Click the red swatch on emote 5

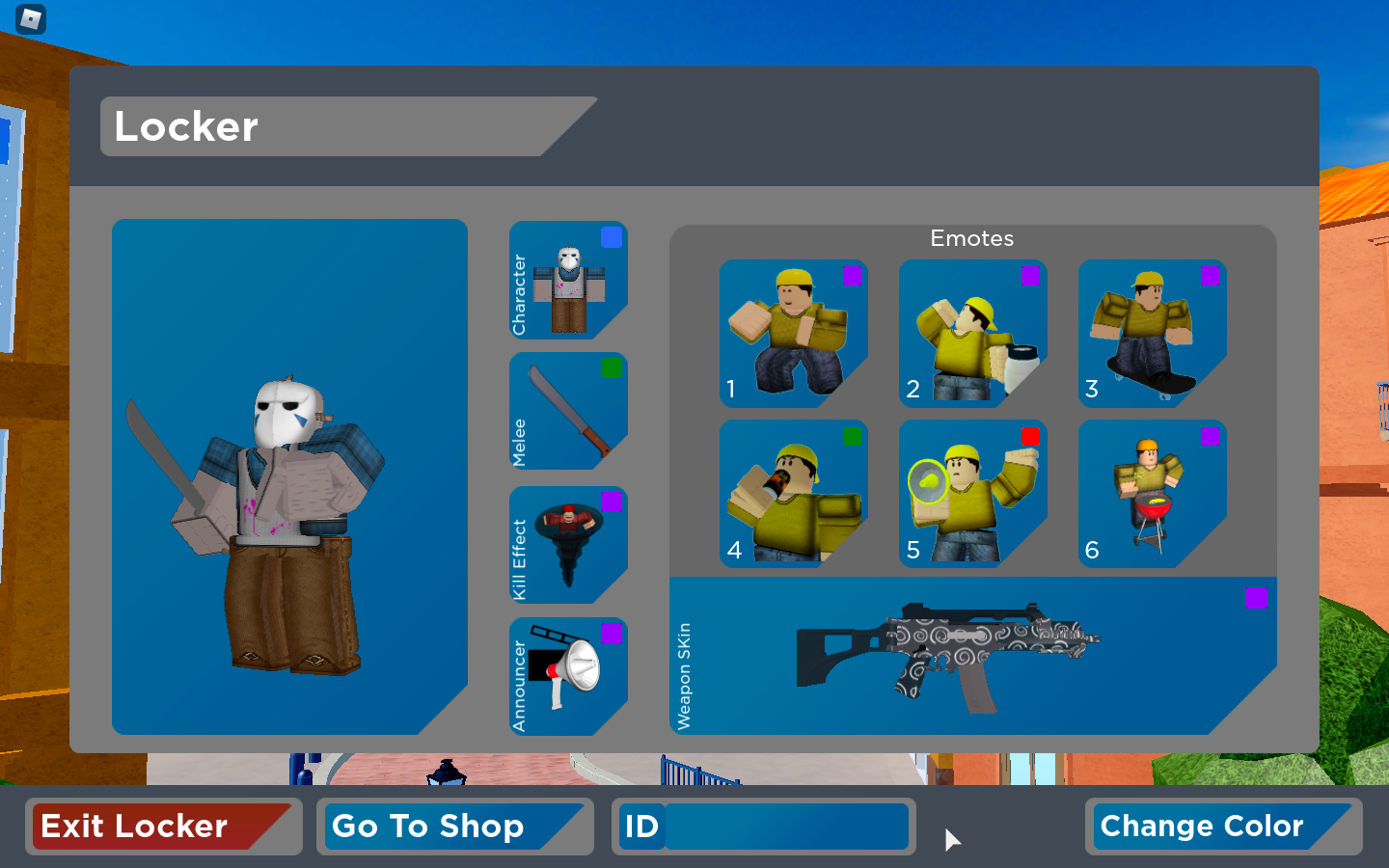coord(1031,436)
